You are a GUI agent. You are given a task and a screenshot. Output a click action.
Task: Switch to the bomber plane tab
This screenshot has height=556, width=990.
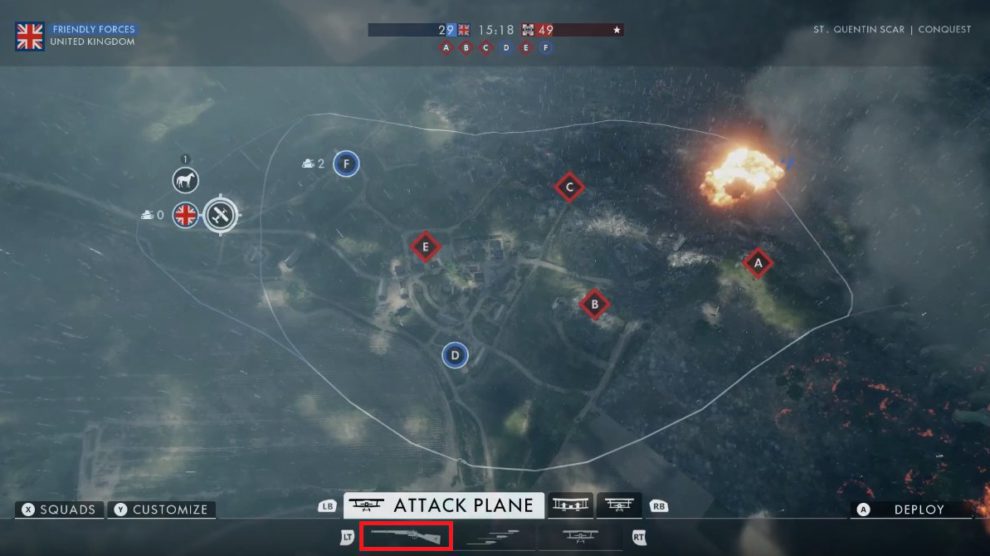coord(571,506)
